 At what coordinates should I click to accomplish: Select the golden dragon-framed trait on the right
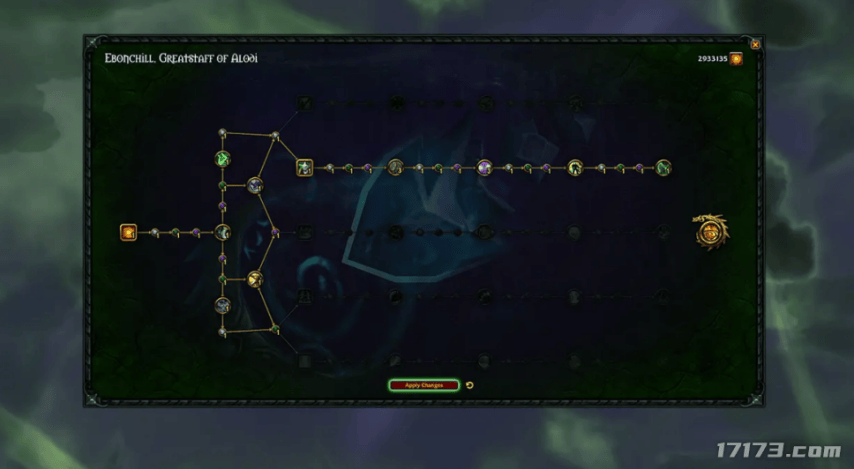coord(711,232)
